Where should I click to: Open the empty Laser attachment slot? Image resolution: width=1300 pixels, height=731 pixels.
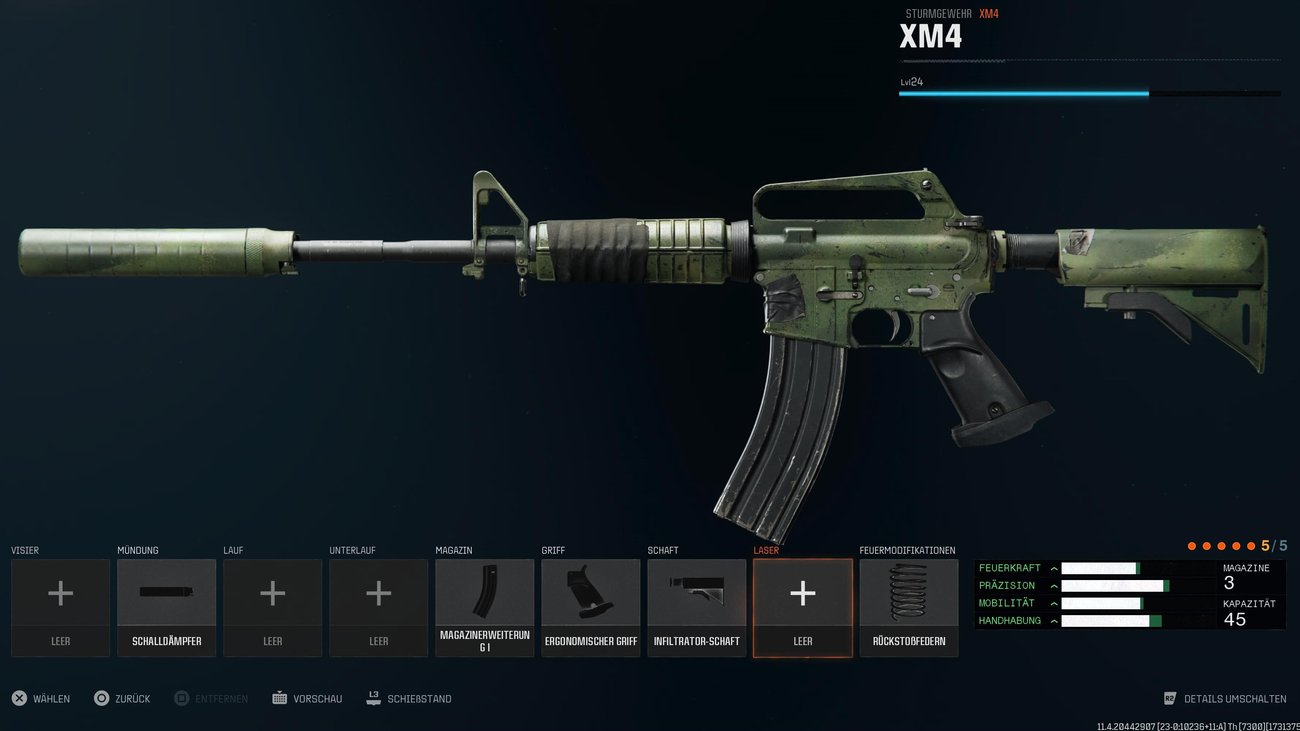802,605
